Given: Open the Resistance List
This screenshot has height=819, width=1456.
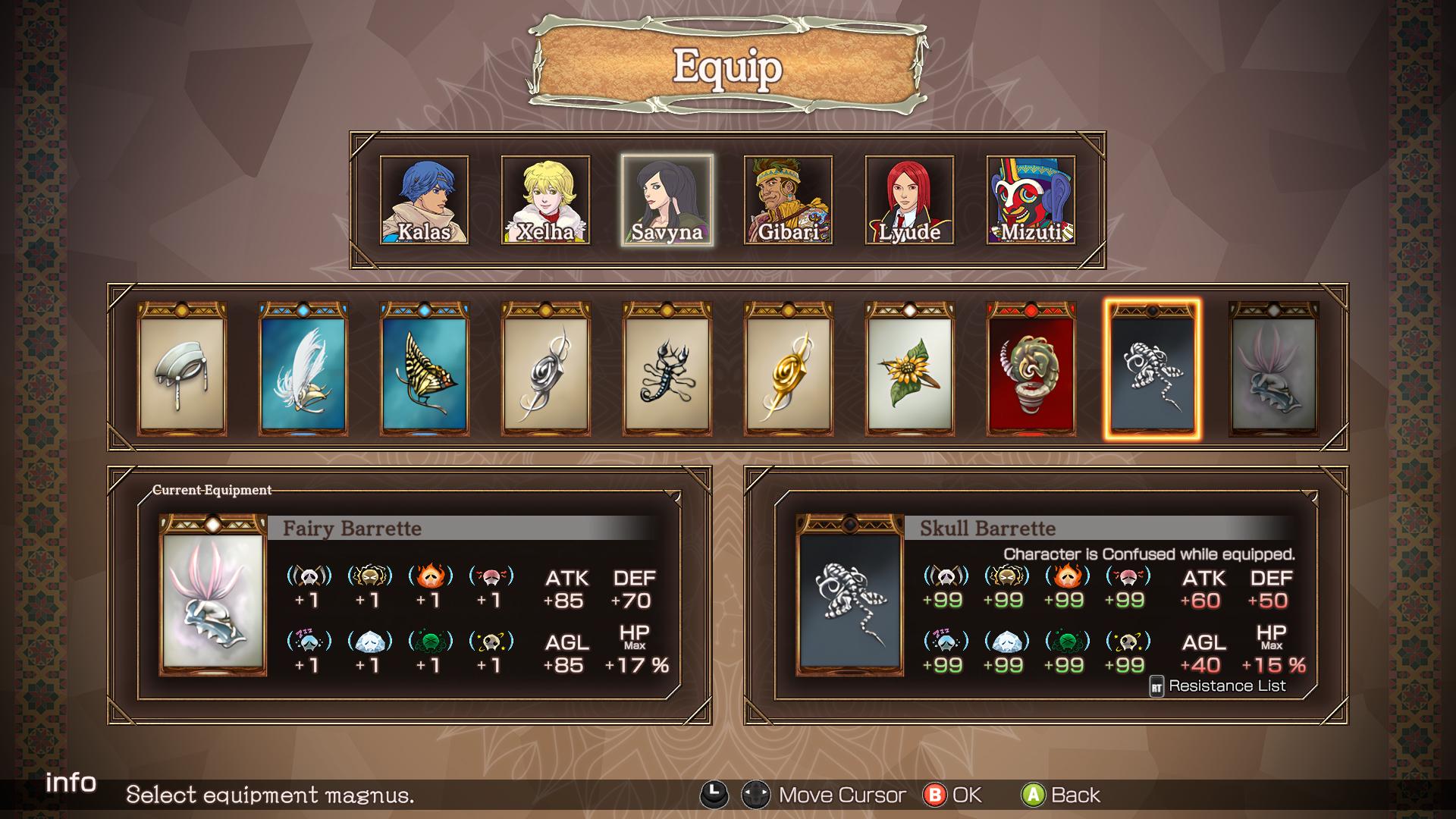Looking at the screenshot, I should [1218, 686].
